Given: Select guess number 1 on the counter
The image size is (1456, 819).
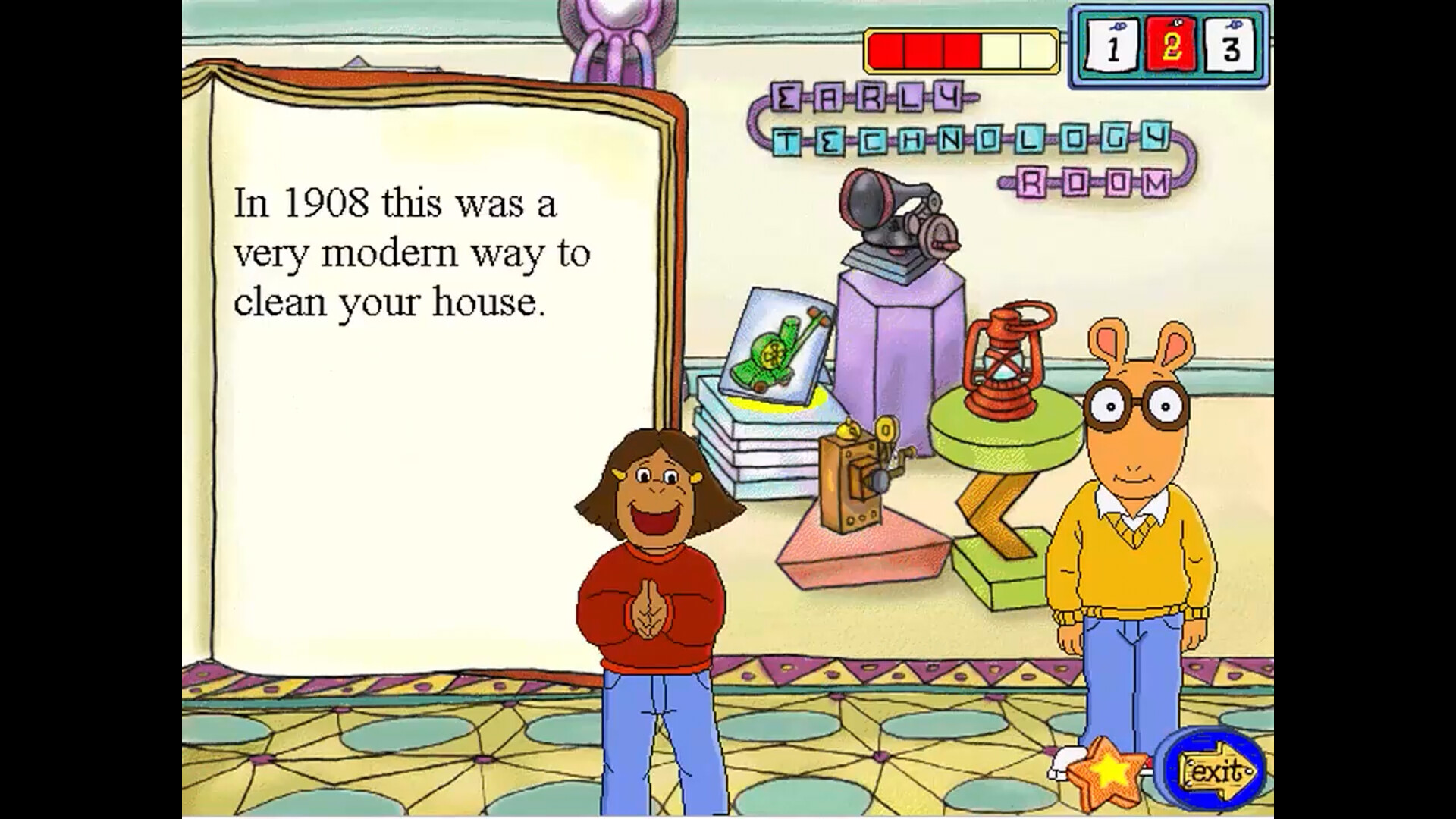Looking at the screenshot, I should coord(1112,45).
